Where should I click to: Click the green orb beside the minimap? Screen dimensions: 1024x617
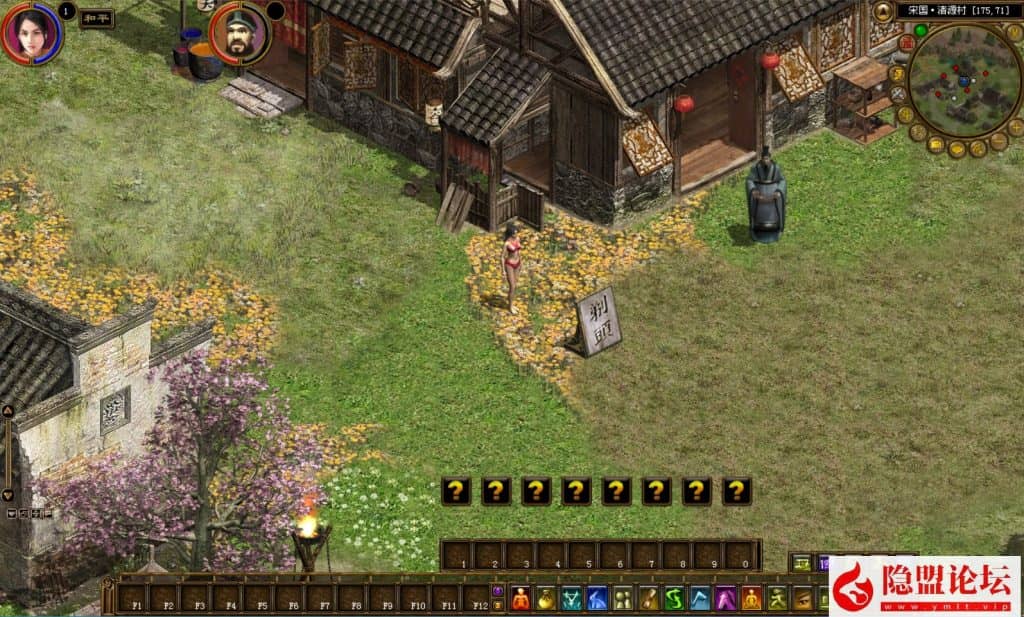tap(920, 31)
